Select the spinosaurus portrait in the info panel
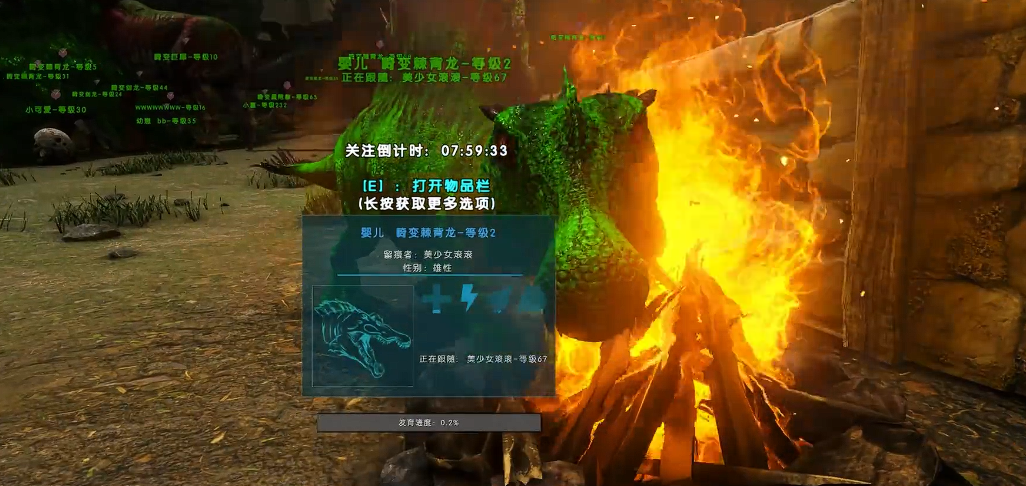1026x486 pixels. pyautogui.click(x=363, y=336)
